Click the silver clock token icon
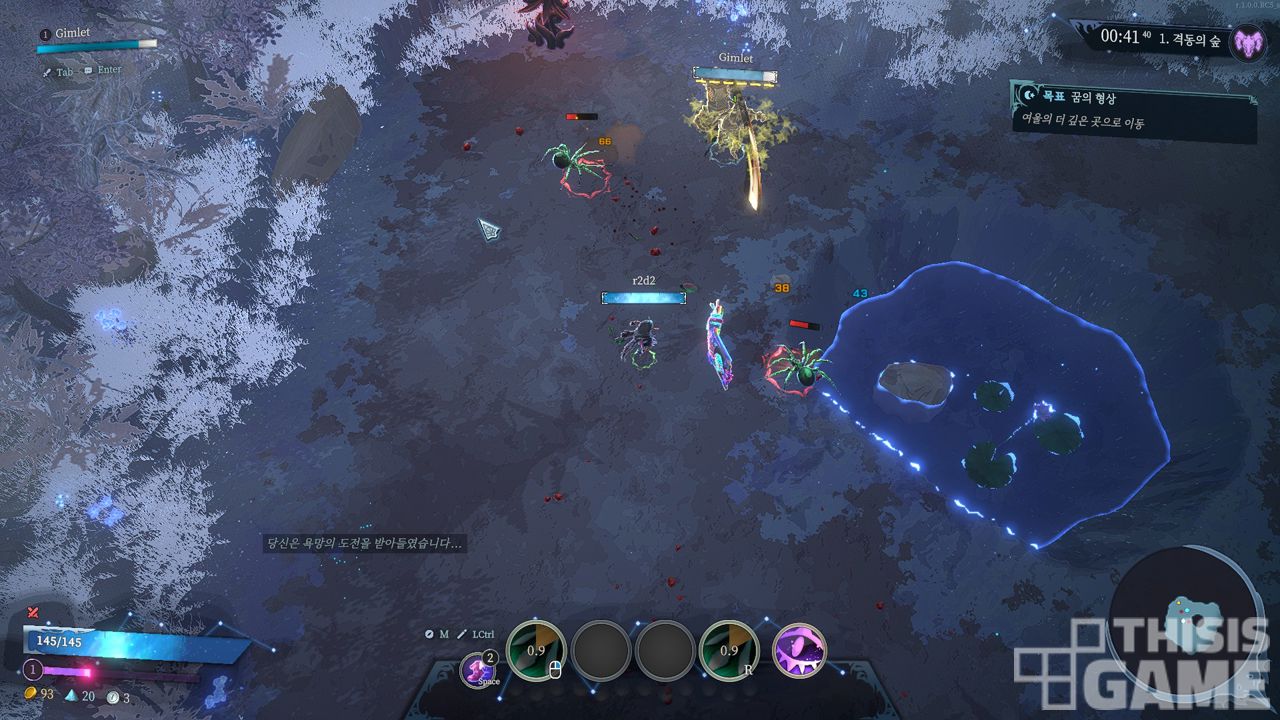1280x720 pixels. tap(112, 697)
